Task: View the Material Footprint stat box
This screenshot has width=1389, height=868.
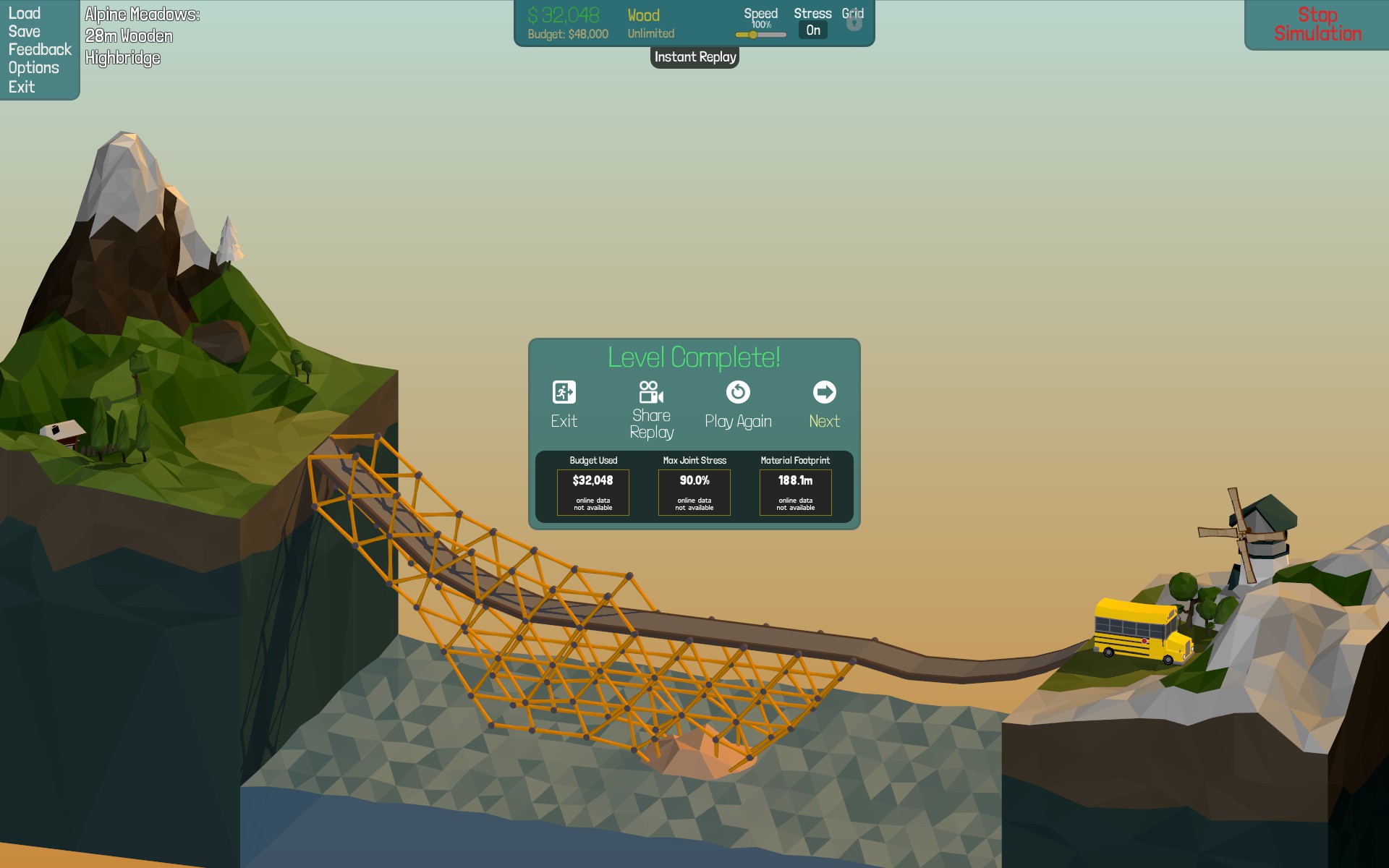Action: [x=795, y=492]
